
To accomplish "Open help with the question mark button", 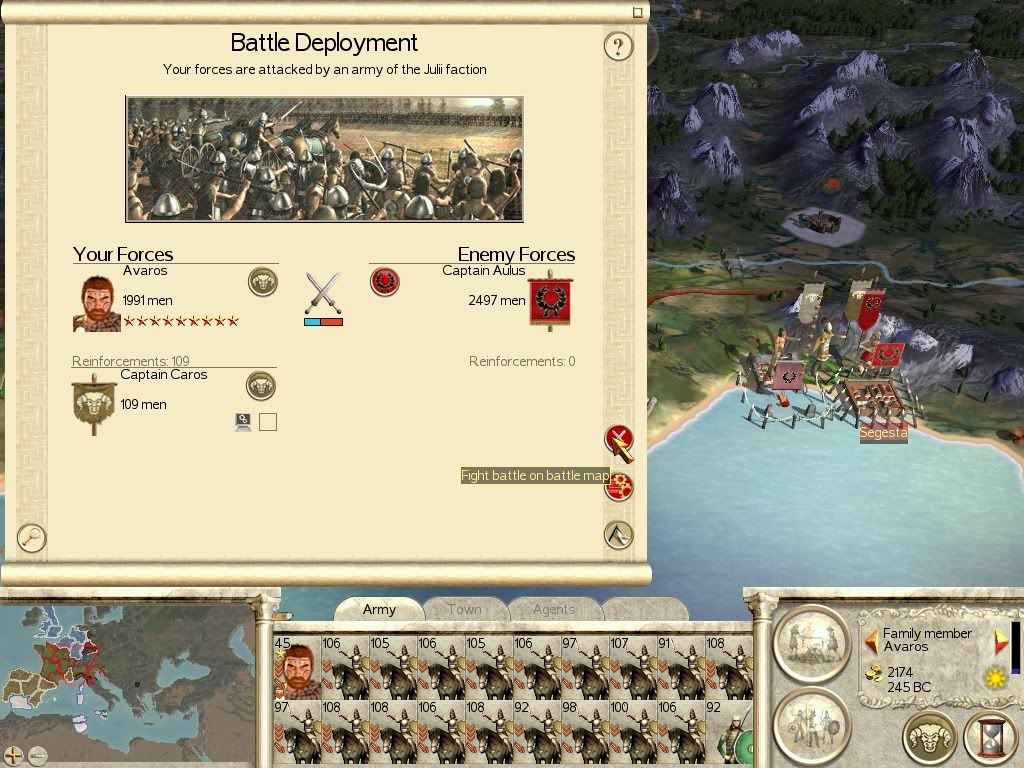I will point(619,46).
